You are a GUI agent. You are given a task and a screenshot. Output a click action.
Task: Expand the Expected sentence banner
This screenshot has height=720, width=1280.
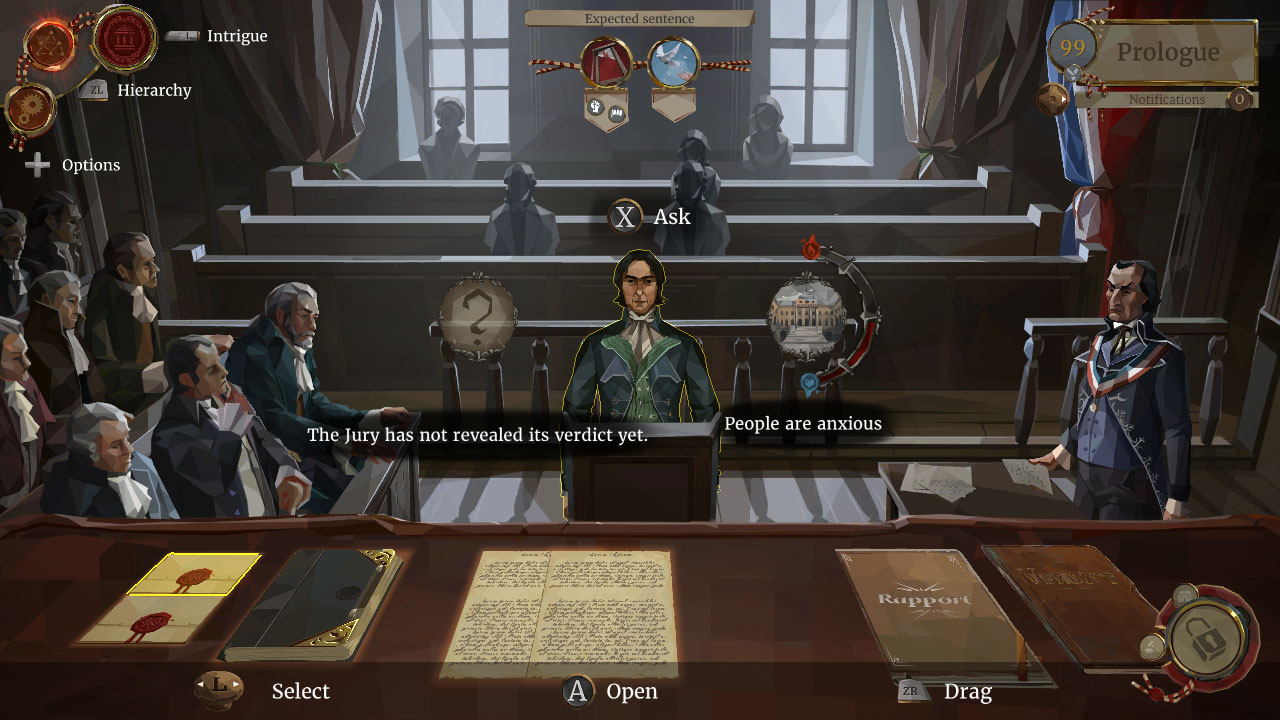click(639, 18)
